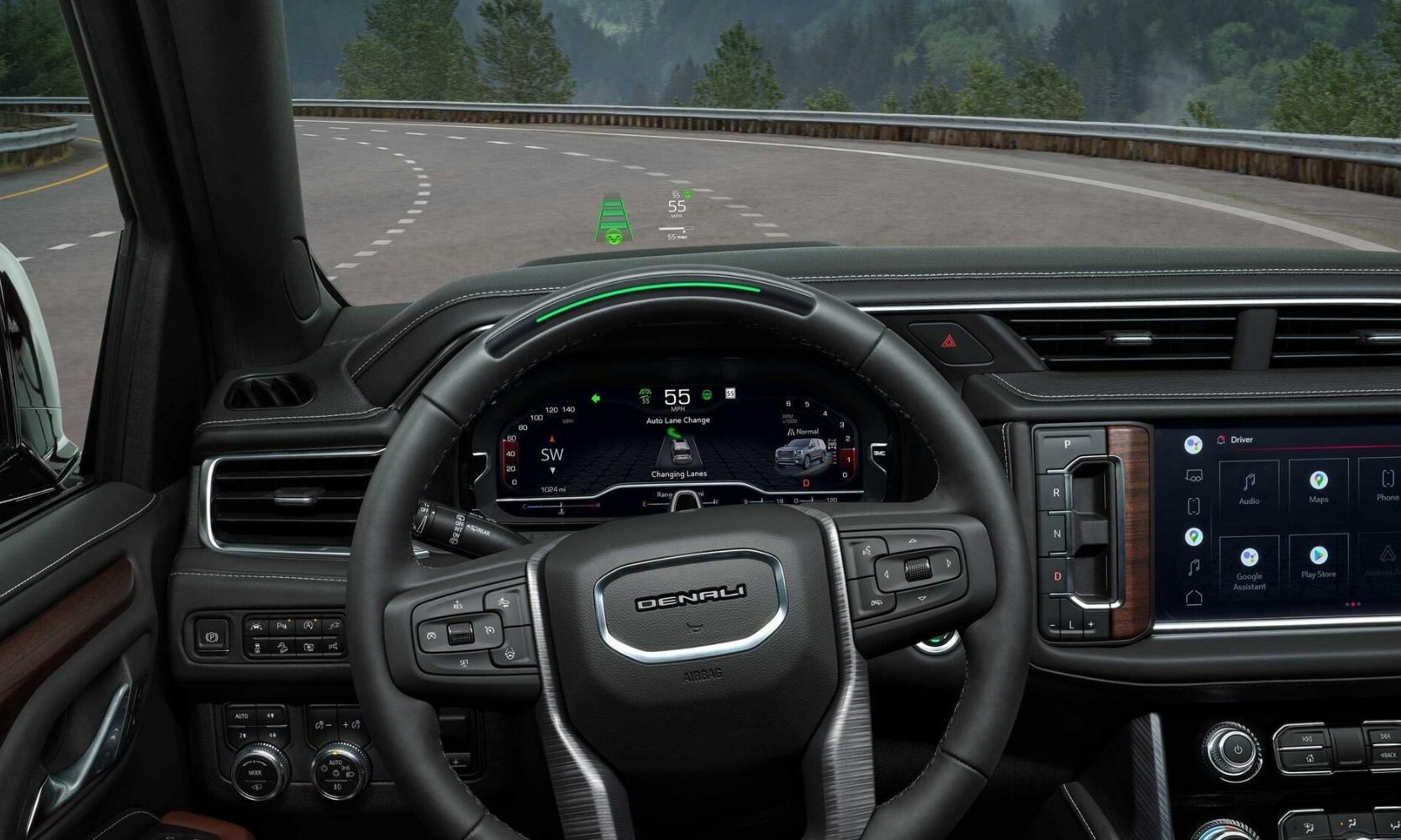Tap the trailering icon in the sidebar

1194,475
